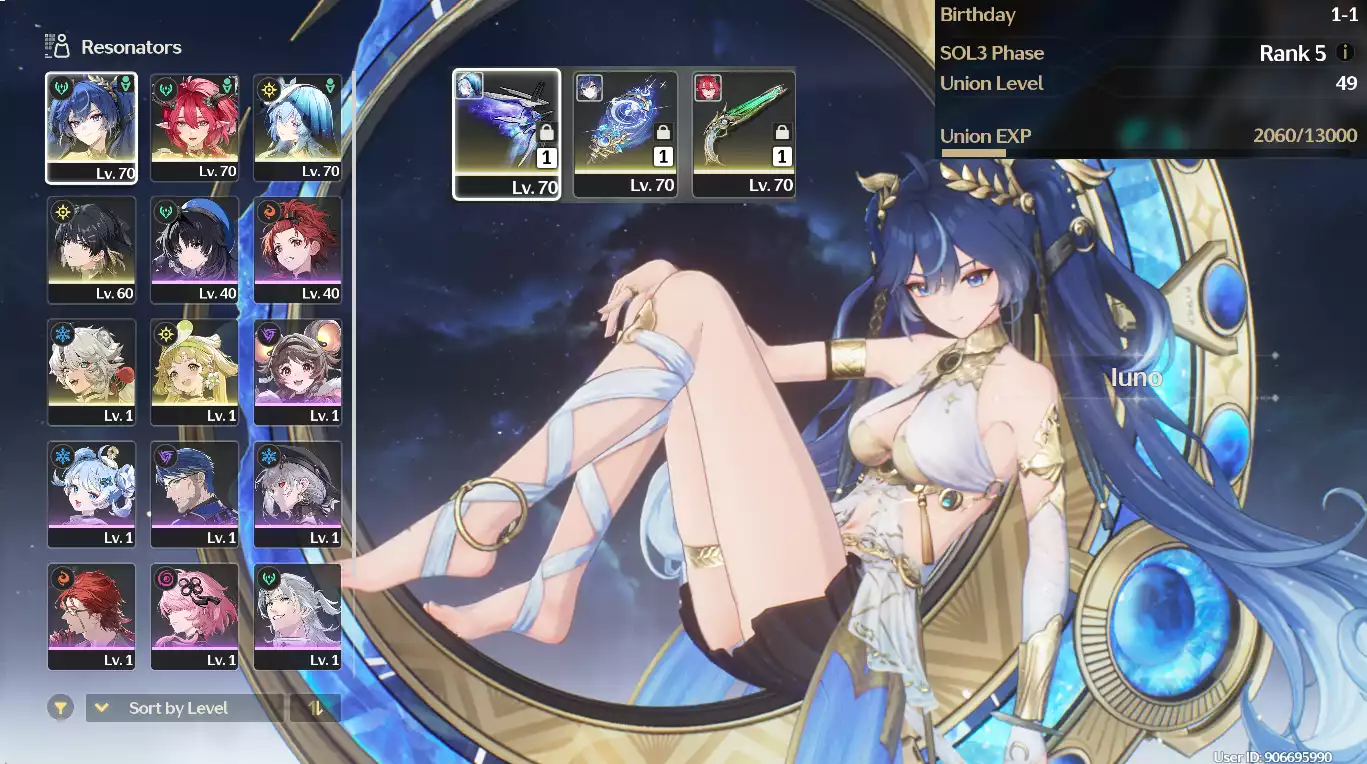Viewport: 1367px width, 764px height.
Task: Select the blue winged gauntlet weapon slot
Action: tap(506, 134)
